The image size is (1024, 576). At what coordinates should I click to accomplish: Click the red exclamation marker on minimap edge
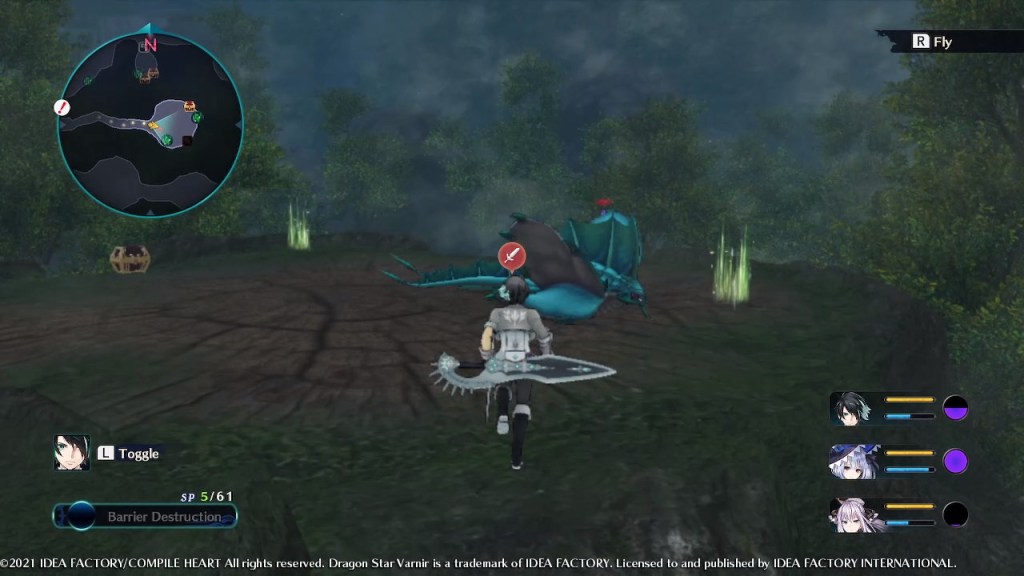62,107
